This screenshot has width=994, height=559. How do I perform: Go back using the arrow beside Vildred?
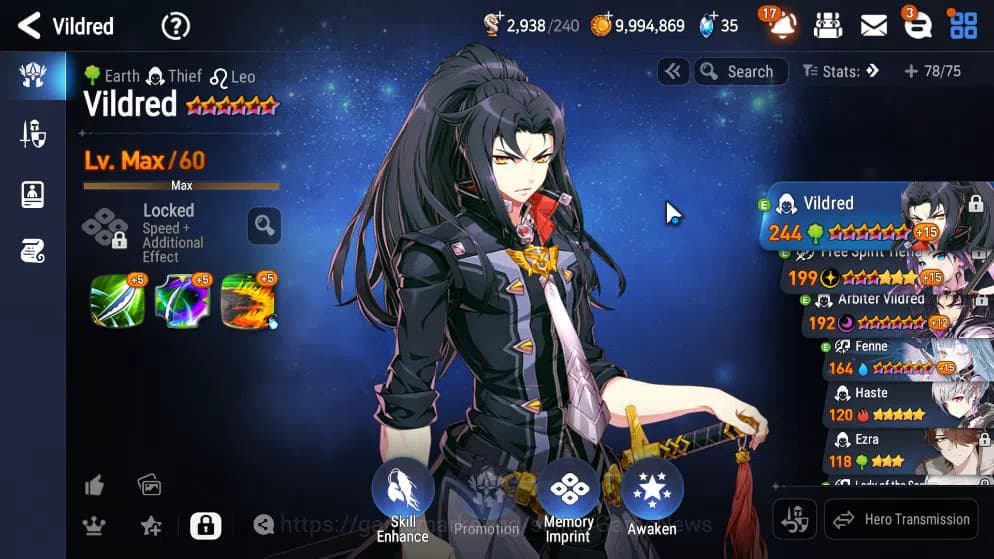click(x=29, y=26)
